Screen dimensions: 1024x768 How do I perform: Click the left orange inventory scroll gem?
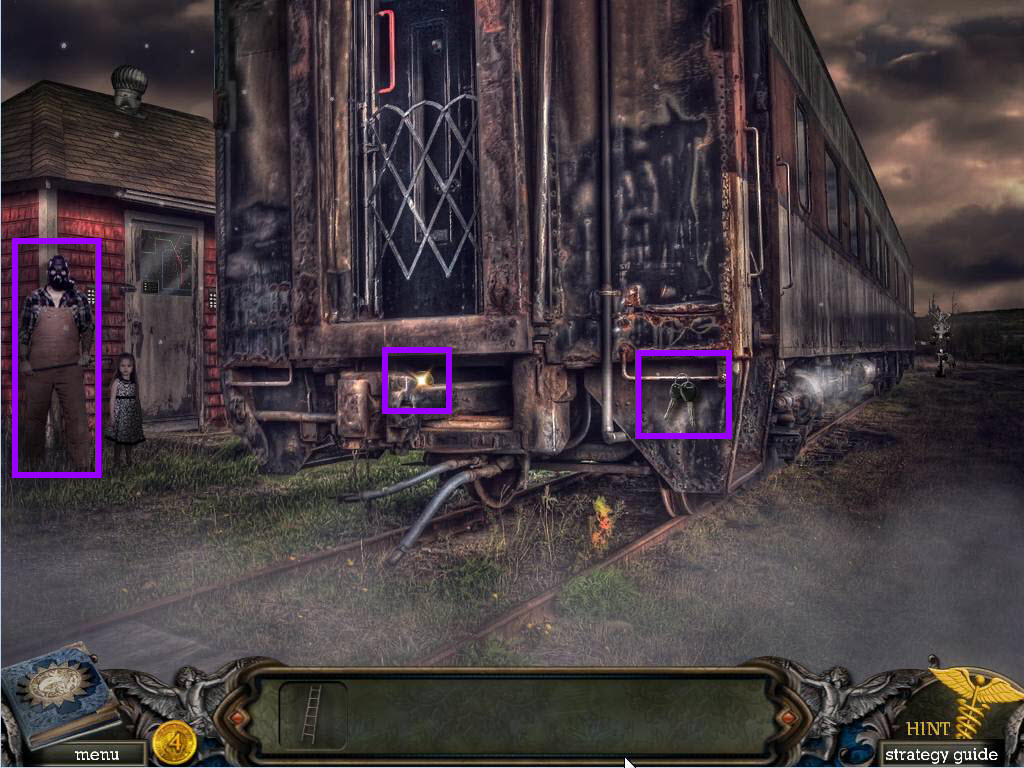click(237, 717)
